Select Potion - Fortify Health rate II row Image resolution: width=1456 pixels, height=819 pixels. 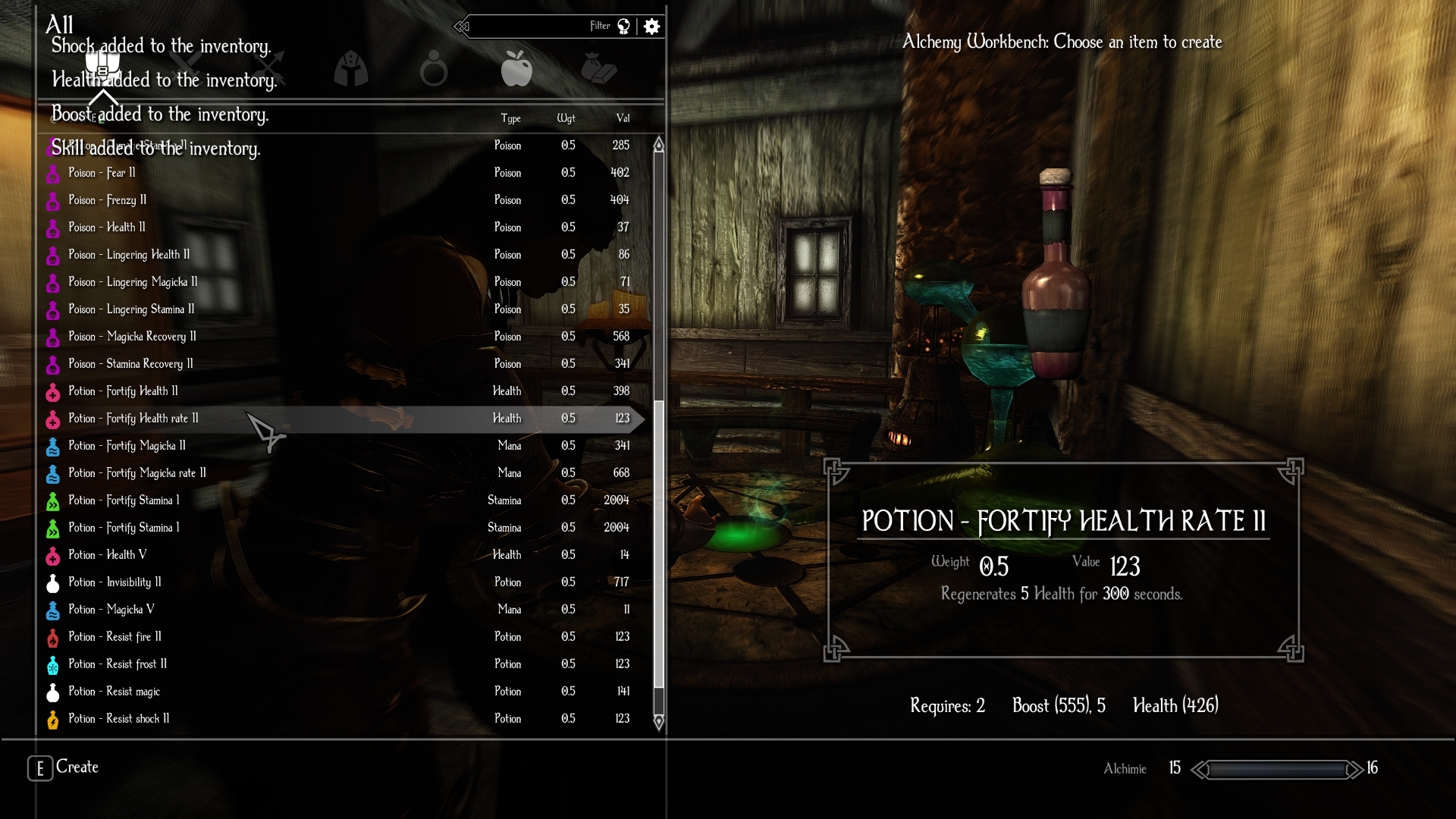point(133,419)
